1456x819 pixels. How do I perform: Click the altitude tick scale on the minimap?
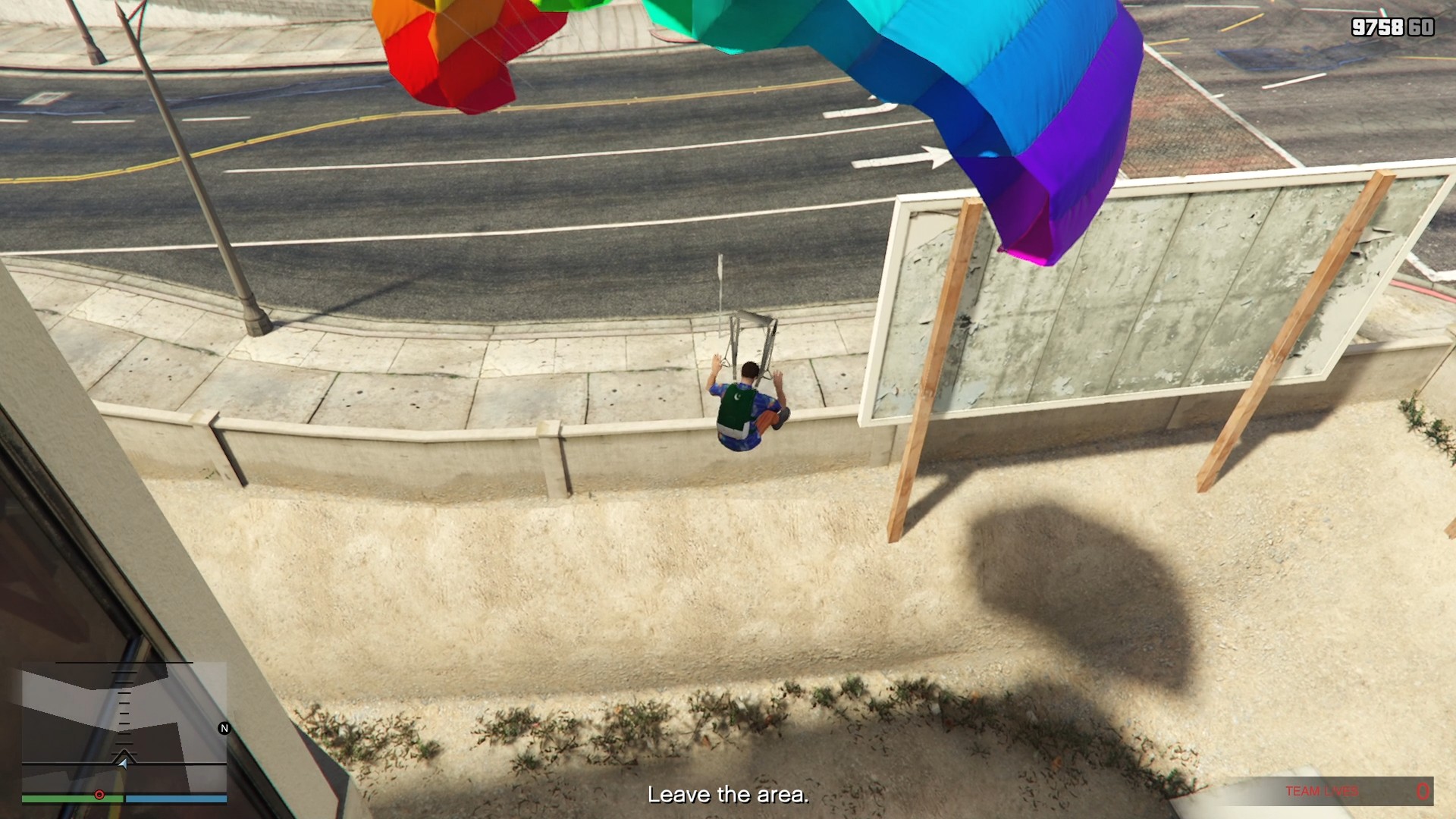[x=124, y=710]
